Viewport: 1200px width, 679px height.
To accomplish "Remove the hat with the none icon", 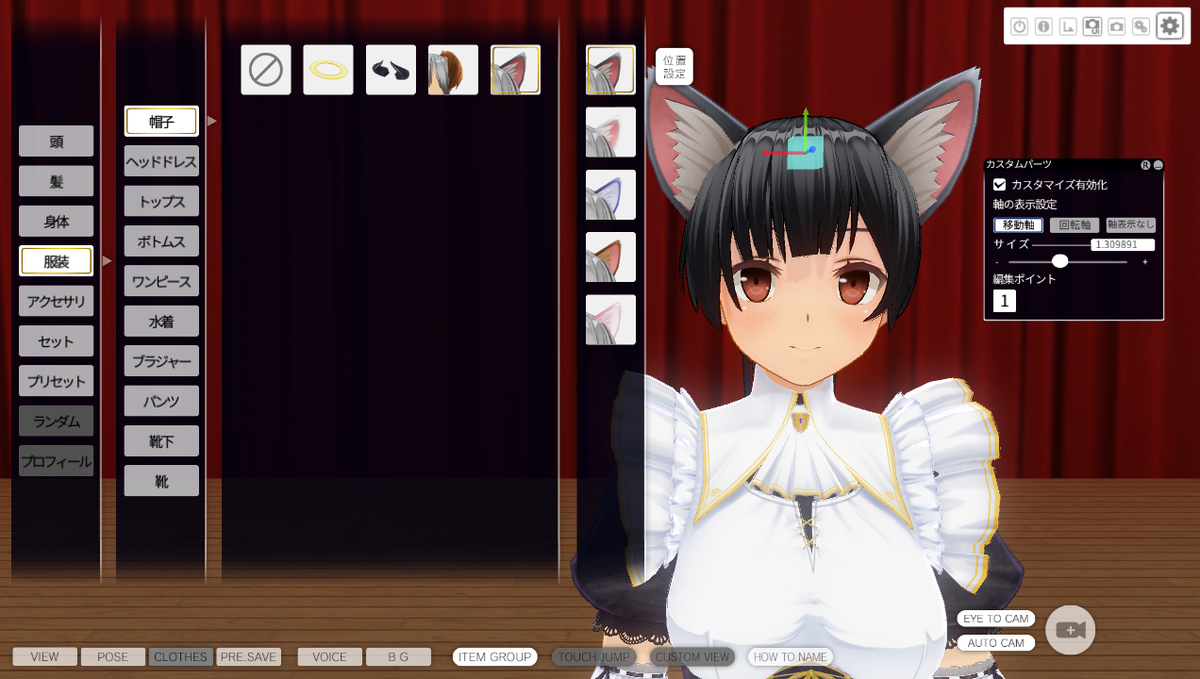I will coord(266,70).
